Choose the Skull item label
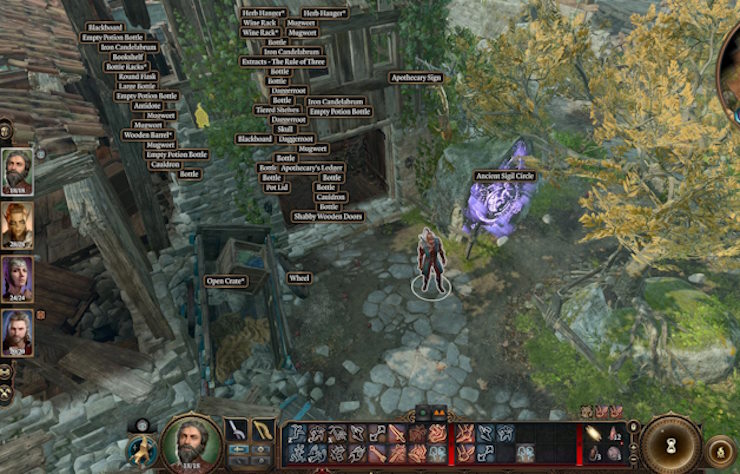The image size is (740, 474). tap(284, 129)
